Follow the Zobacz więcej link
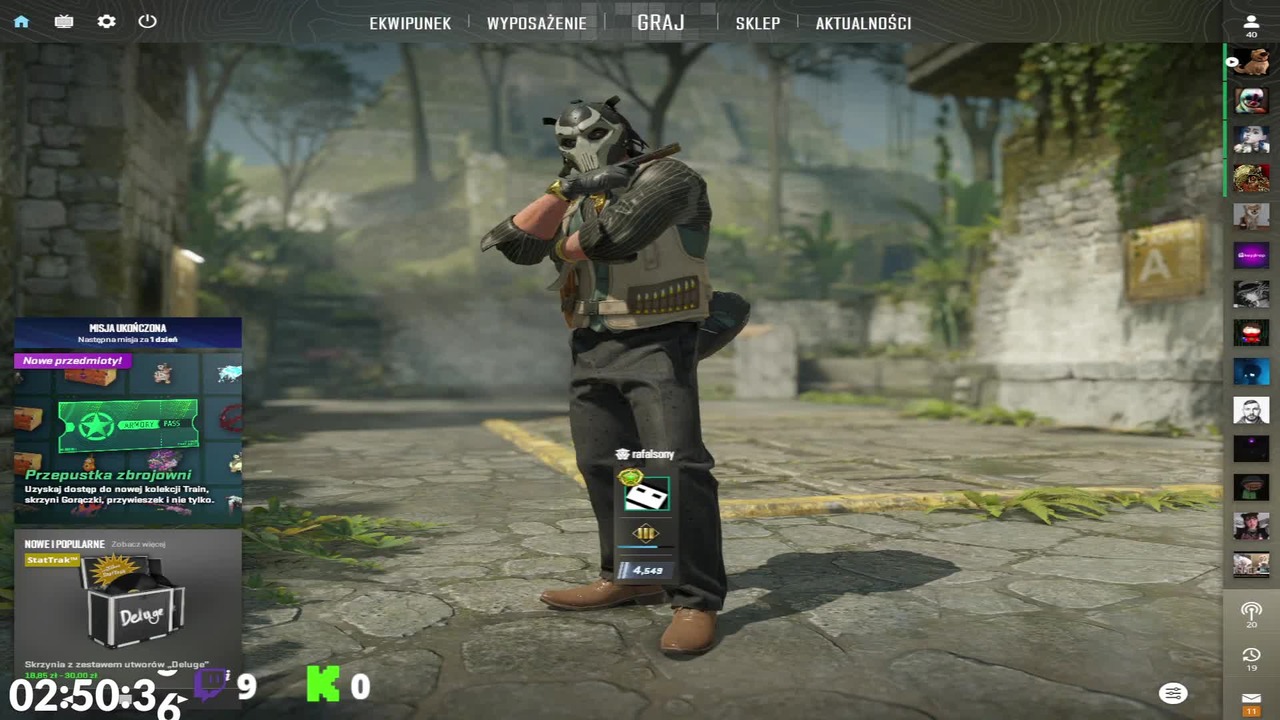 coord(138,544)
